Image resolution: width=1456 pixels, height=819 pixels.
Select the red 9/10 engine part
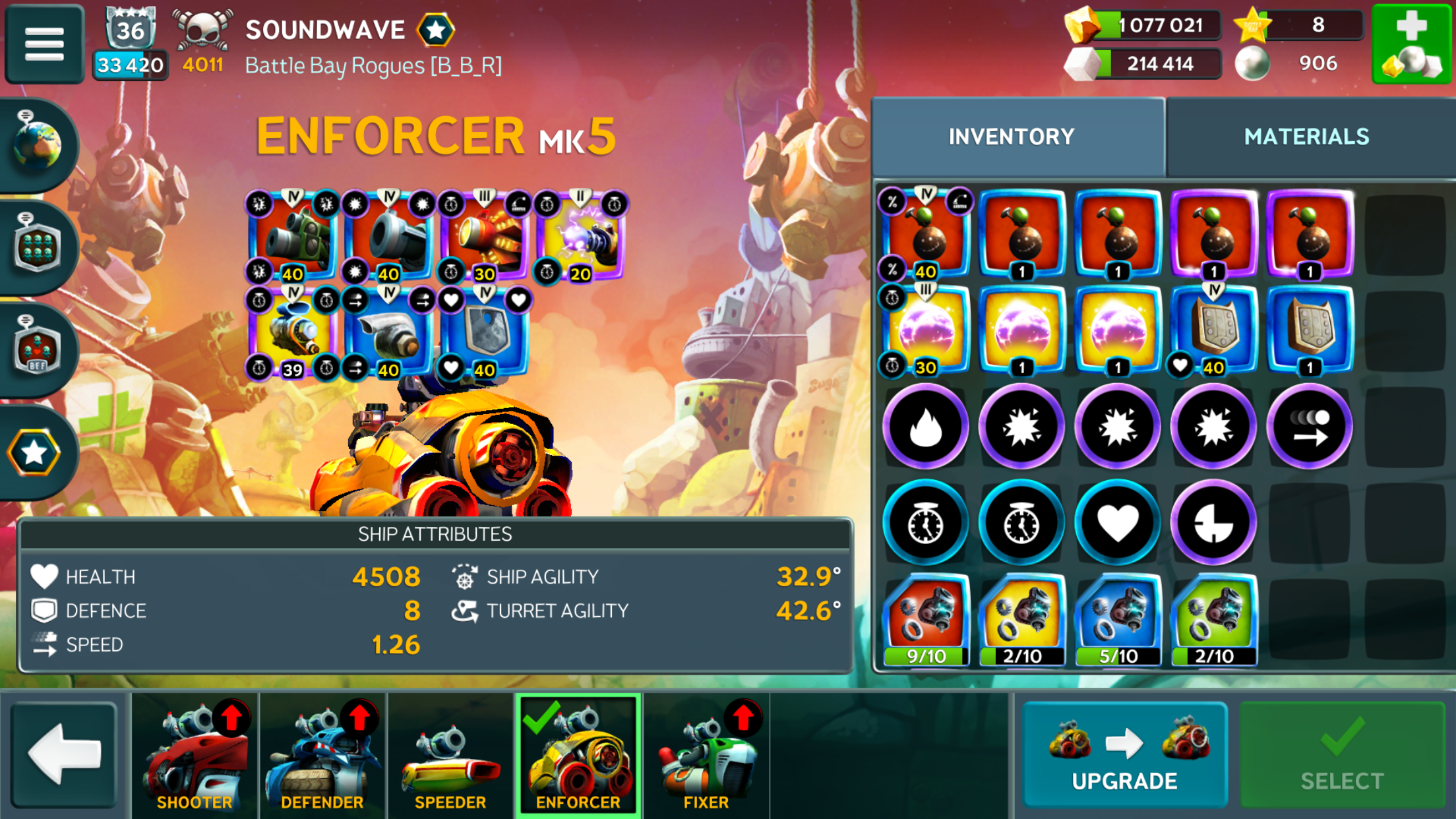click(x=925, y=620)
